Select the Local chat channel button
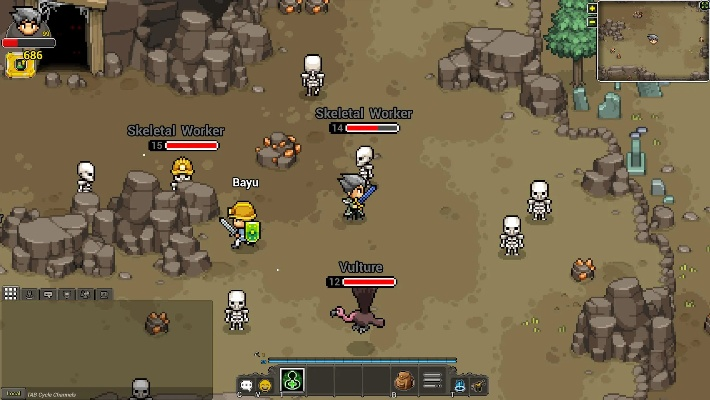Screen dimensions: 710x400 point(10,393)
